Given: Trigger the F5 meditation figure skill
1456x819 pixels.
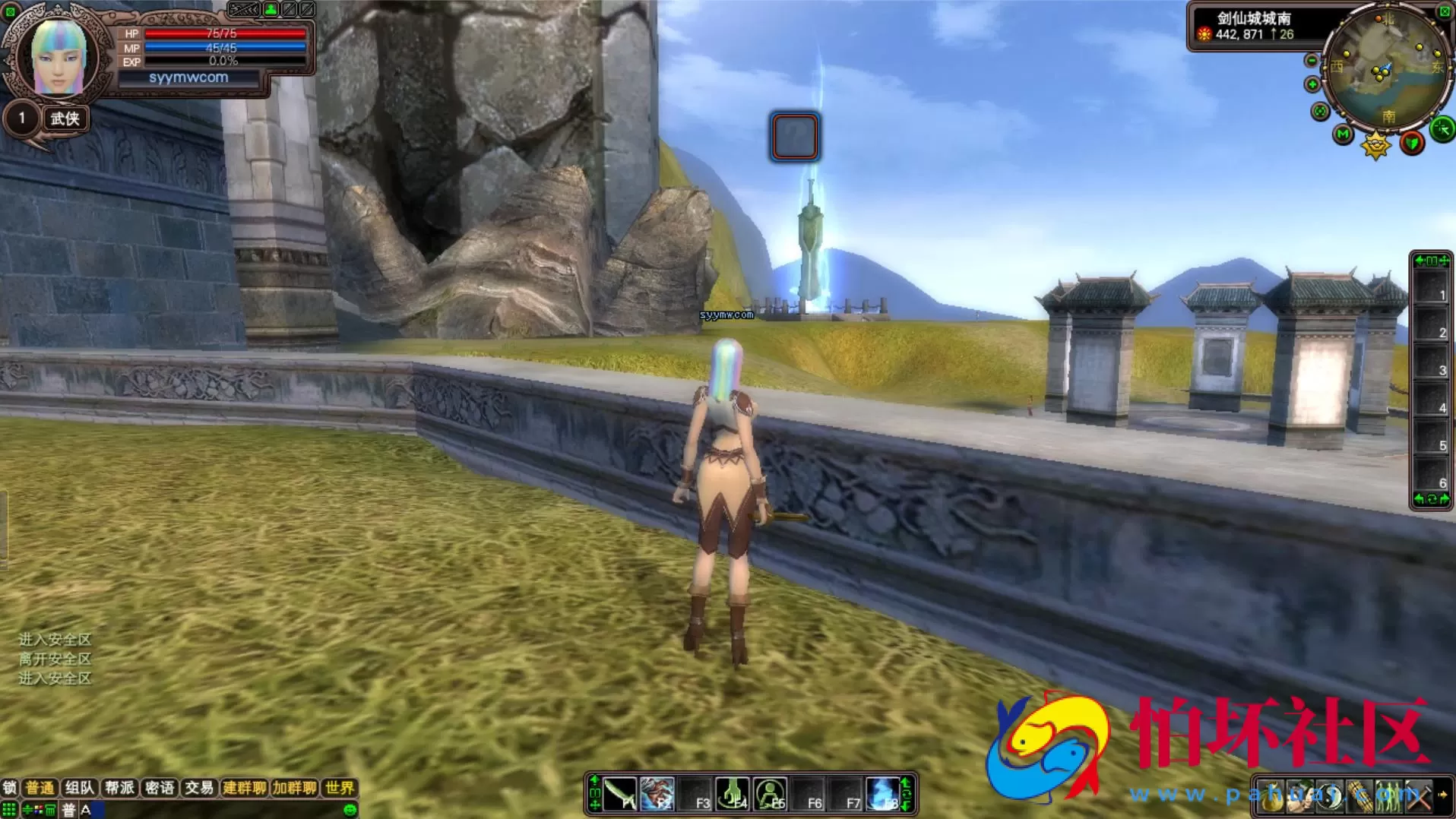Looking at the screenshot, I should tap(770, 795).
